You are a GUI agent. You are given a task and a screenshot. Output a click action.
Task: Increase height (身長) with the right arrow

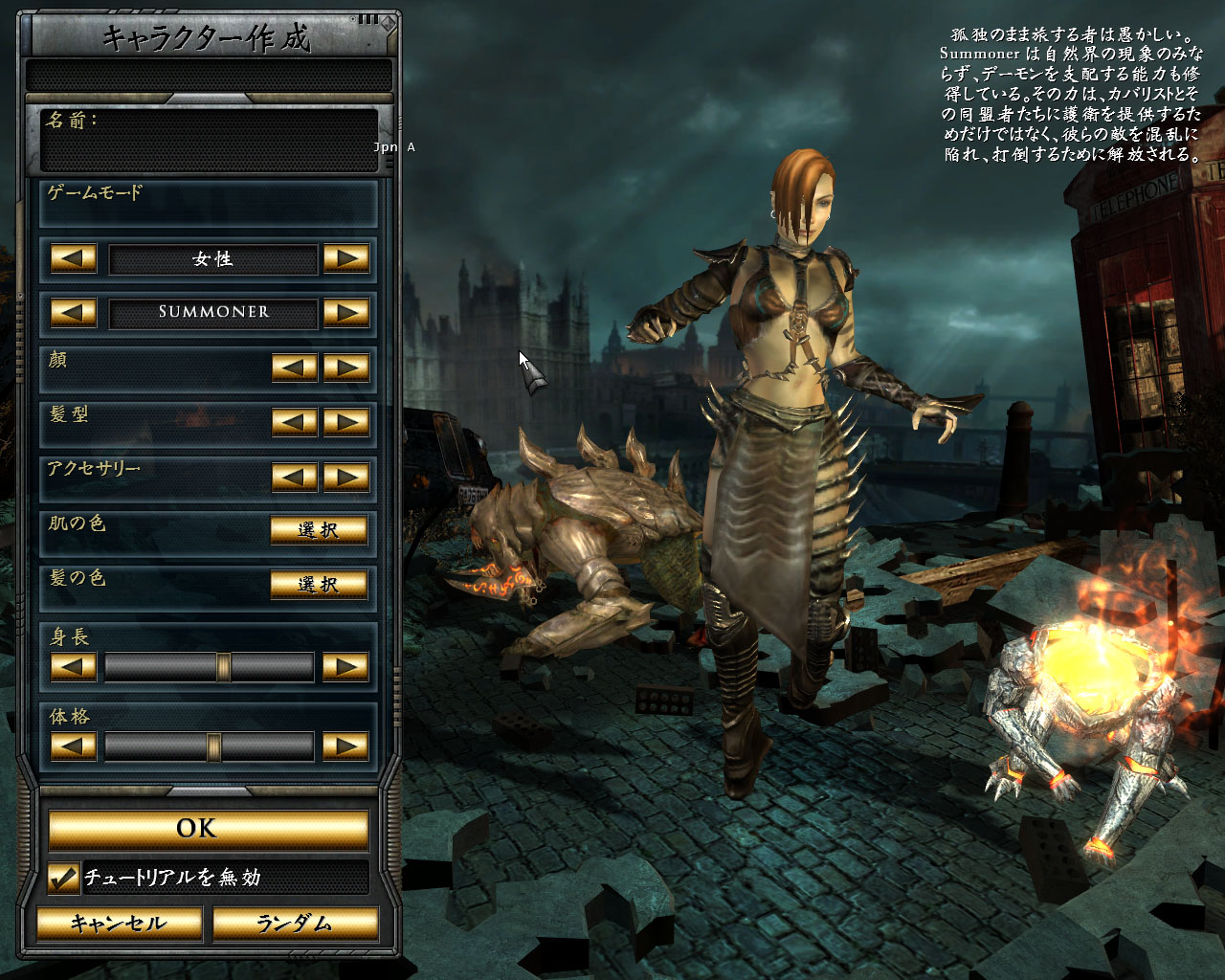346,666
